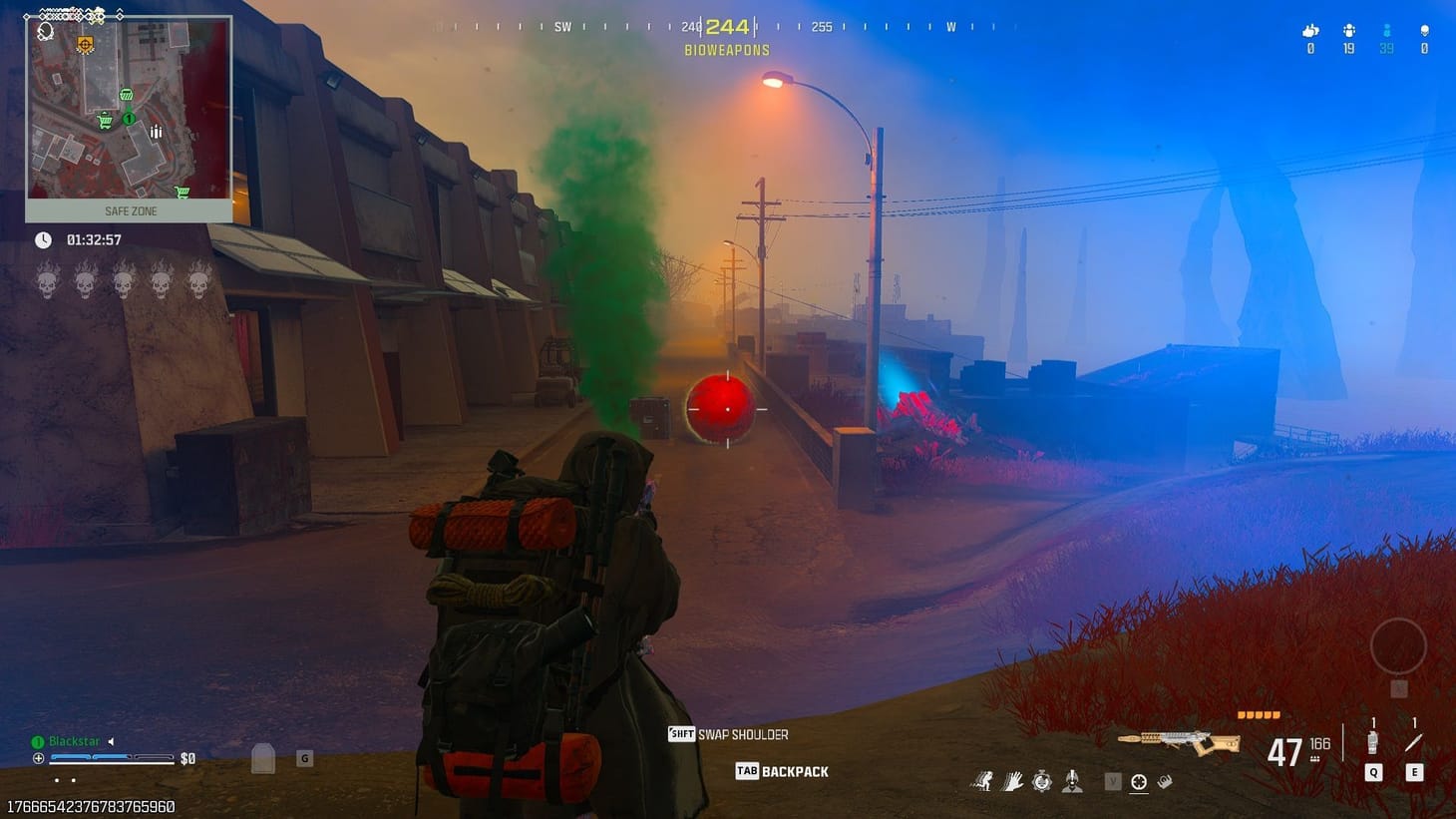The image size is (1456, 819).
Task: Select the gas mask equipment icon
Action: [x=1073, y=780]
